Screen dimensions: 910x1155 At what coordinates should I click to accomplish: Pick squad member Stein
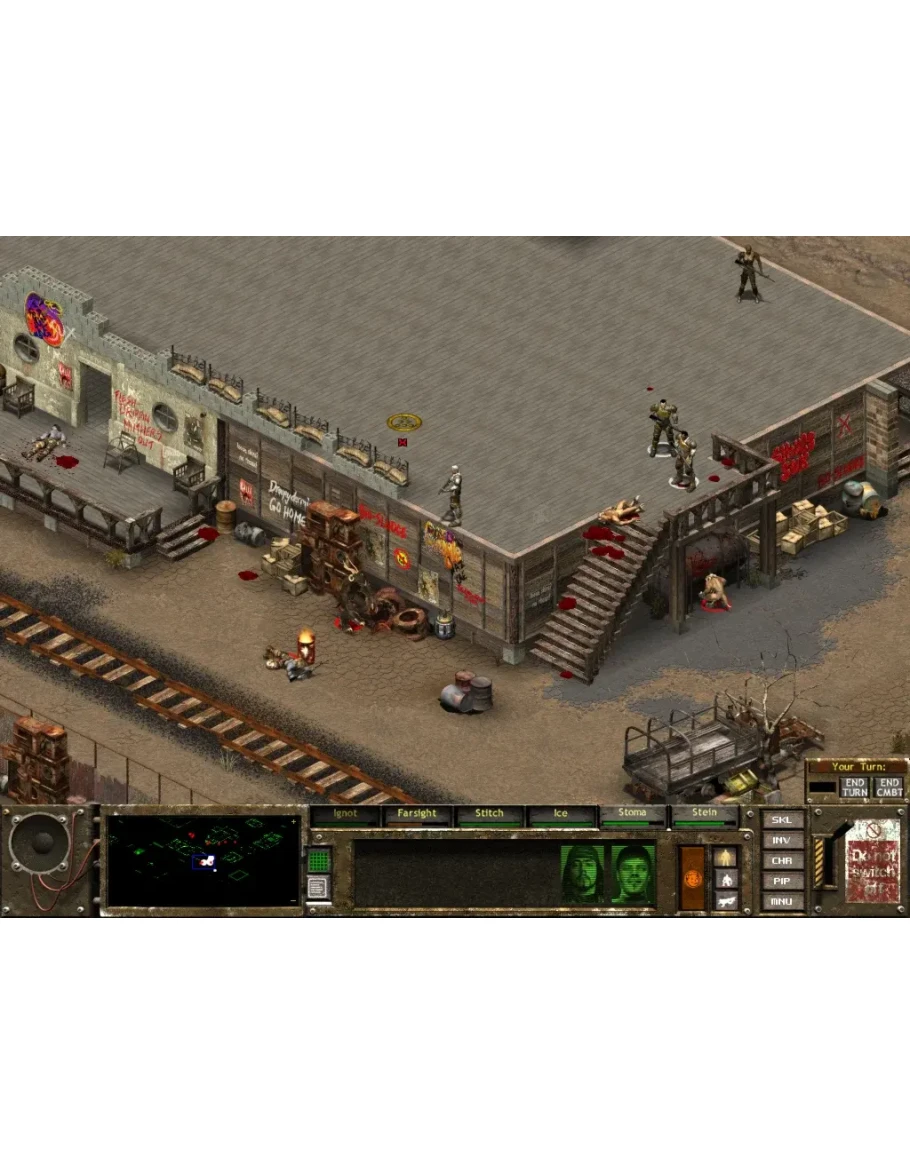coord(704,815)
